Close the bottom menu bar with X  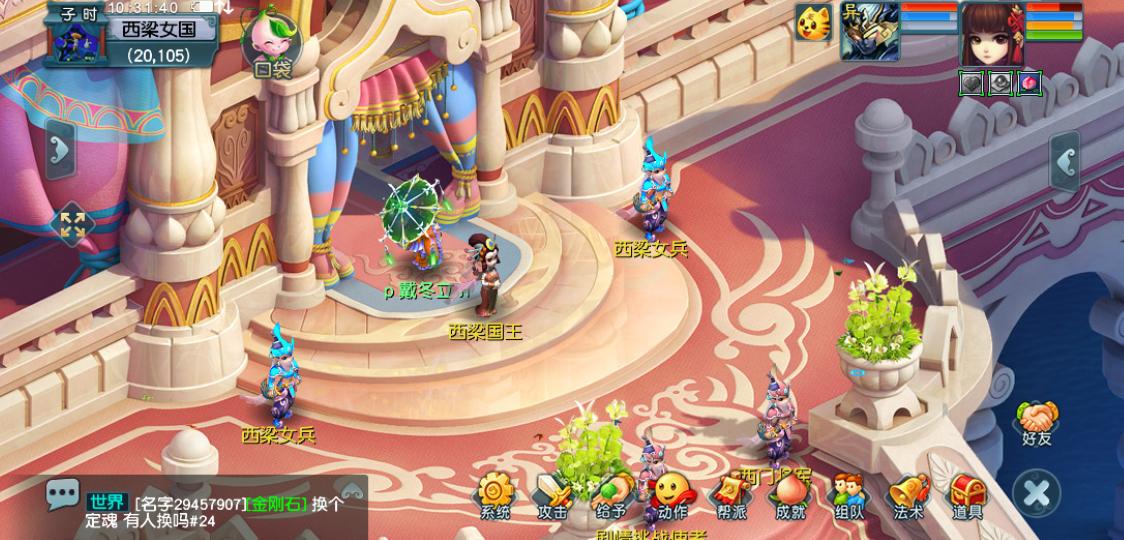coord(1037,492)
